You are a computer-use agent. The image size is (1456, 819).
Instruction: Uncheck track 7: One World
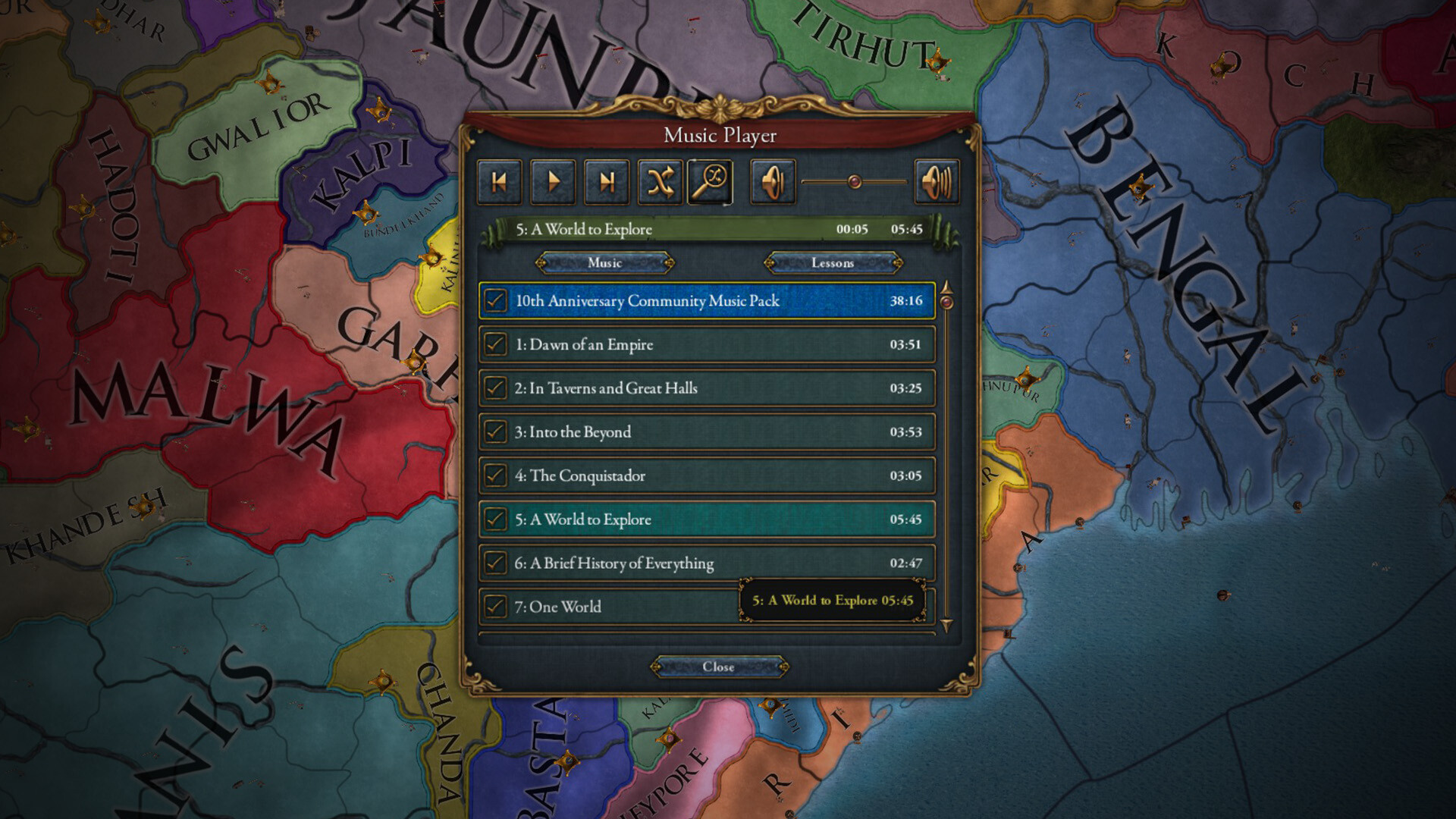coord(495,607)
